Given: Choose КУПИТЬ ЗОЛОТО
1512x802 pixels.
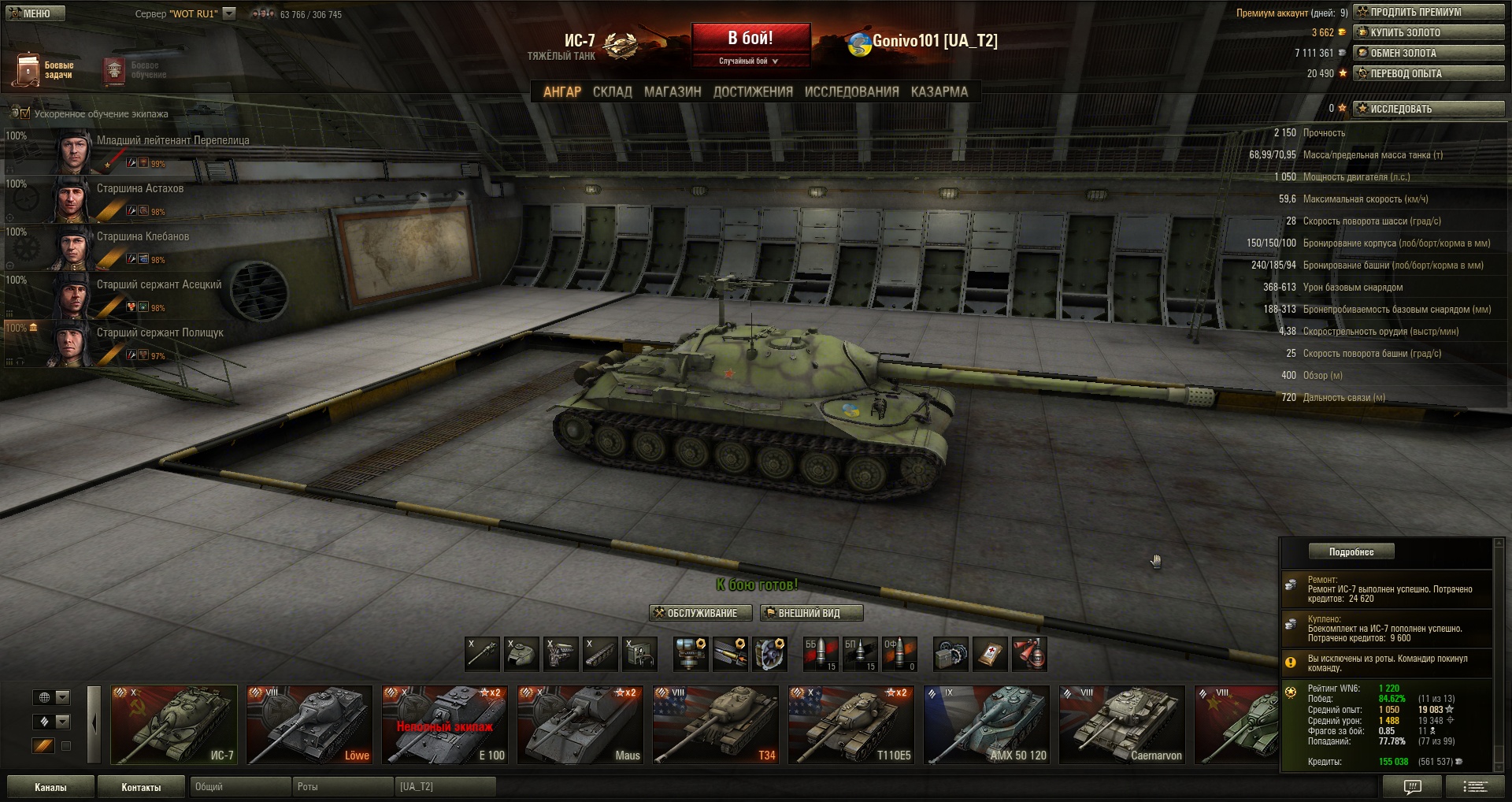Looking at the screenshot, I should click(x=1429, y=33).
